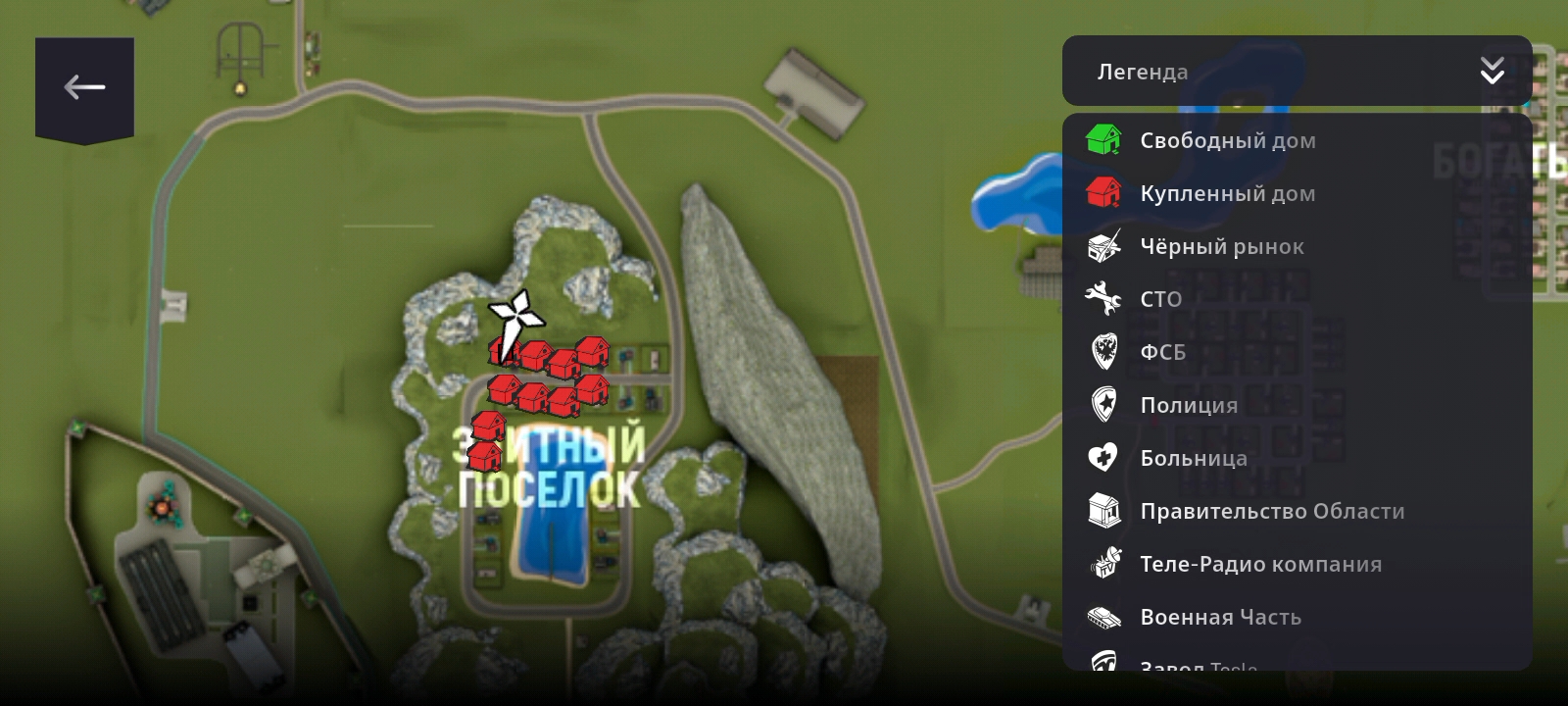Choose the Теле-Радио компания legend entry
Image resolution: width=1568 pixels, height=706 pixels.
[x=1260, y=564]
